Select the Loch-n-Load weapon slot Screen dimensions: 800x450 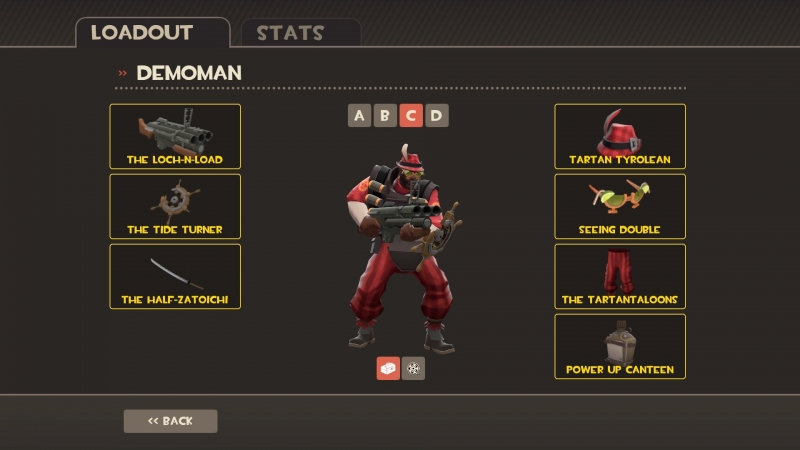(x=175, y=136)
